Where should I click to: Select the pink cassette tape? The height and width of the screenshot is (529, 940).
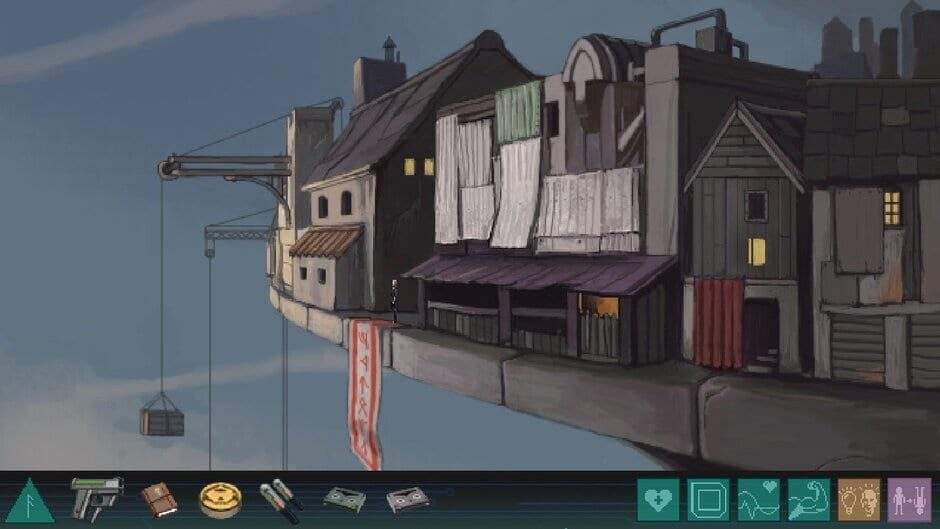407,499
